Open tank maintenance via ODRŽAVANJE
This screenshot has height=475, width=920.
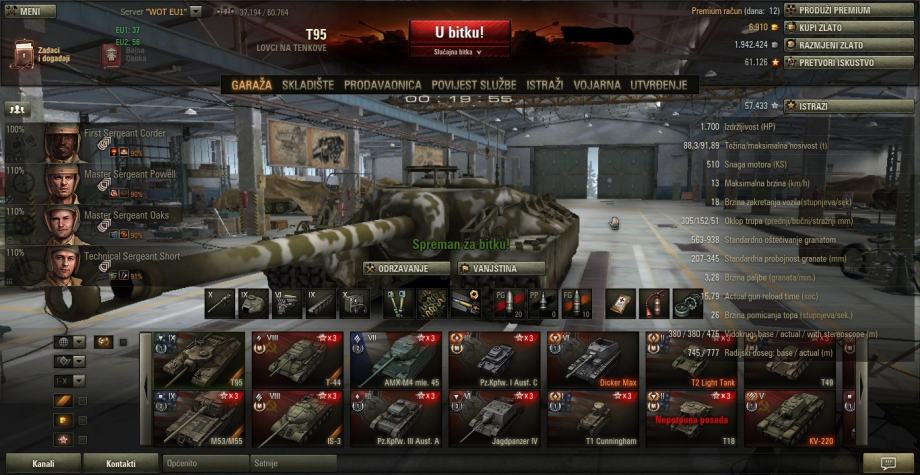[x=405, y=268]
